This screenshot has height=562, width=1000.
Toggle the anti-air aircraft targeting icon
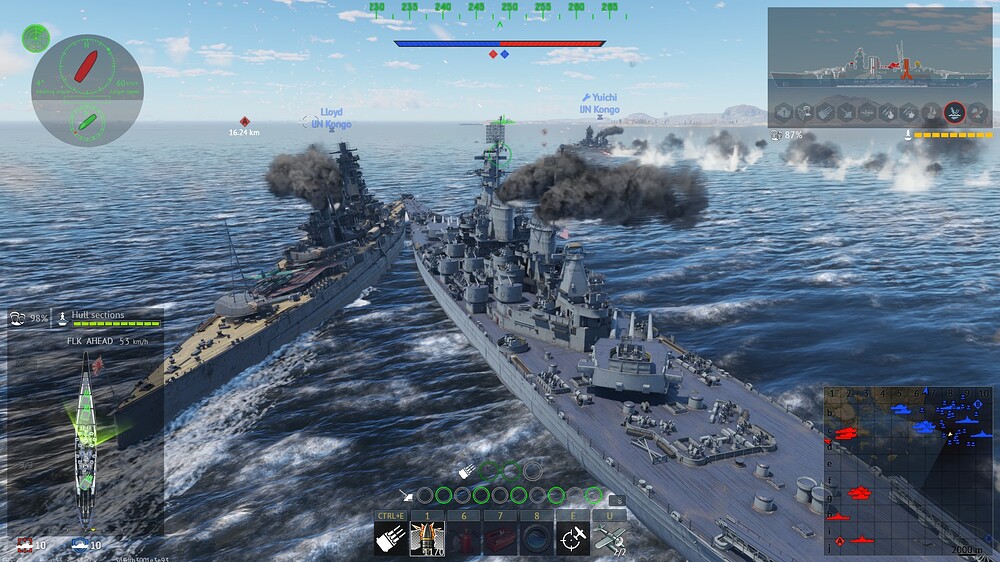pos(573,537)
